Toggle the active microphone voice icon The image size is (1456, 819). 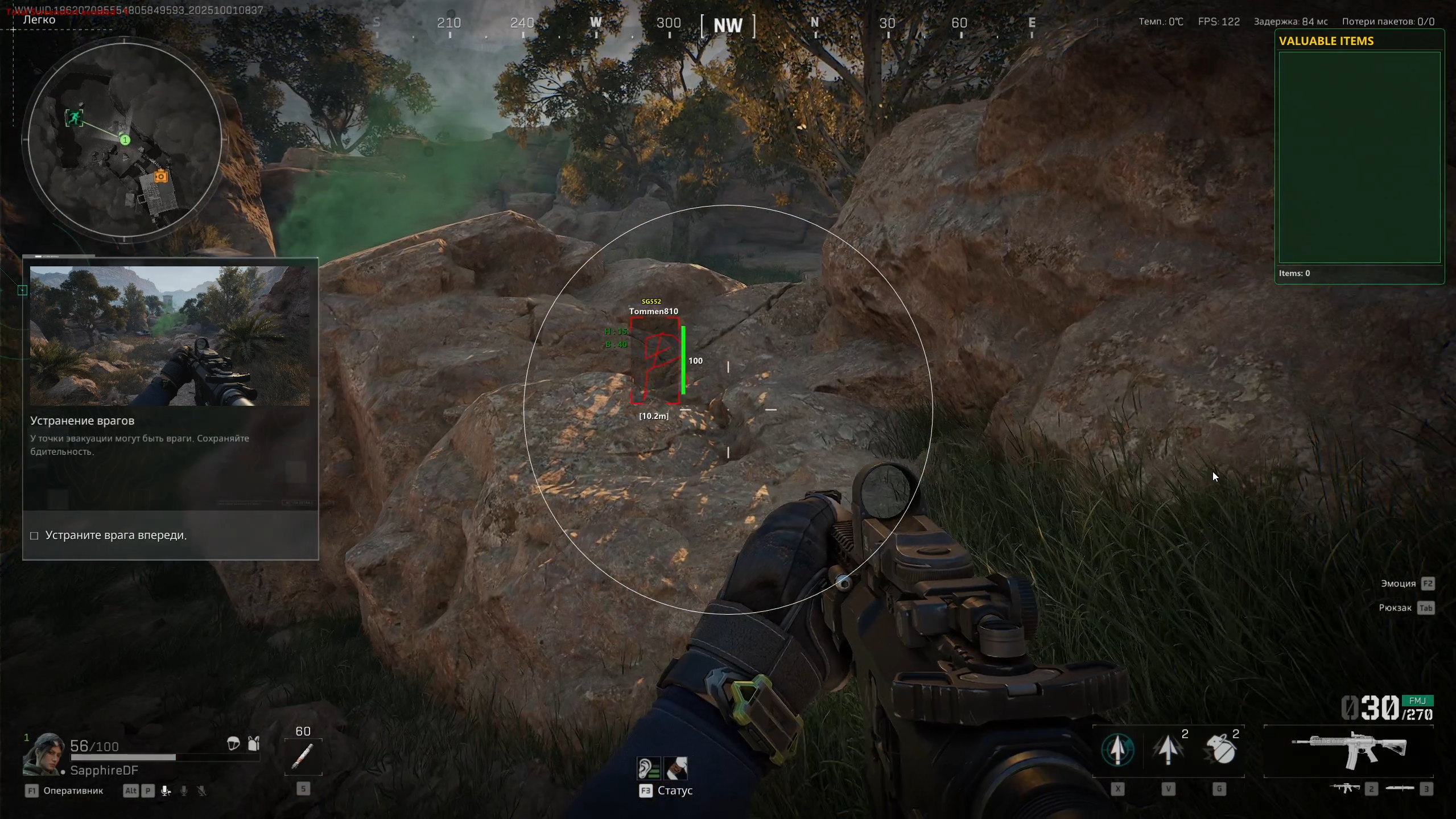coord(166,791)
